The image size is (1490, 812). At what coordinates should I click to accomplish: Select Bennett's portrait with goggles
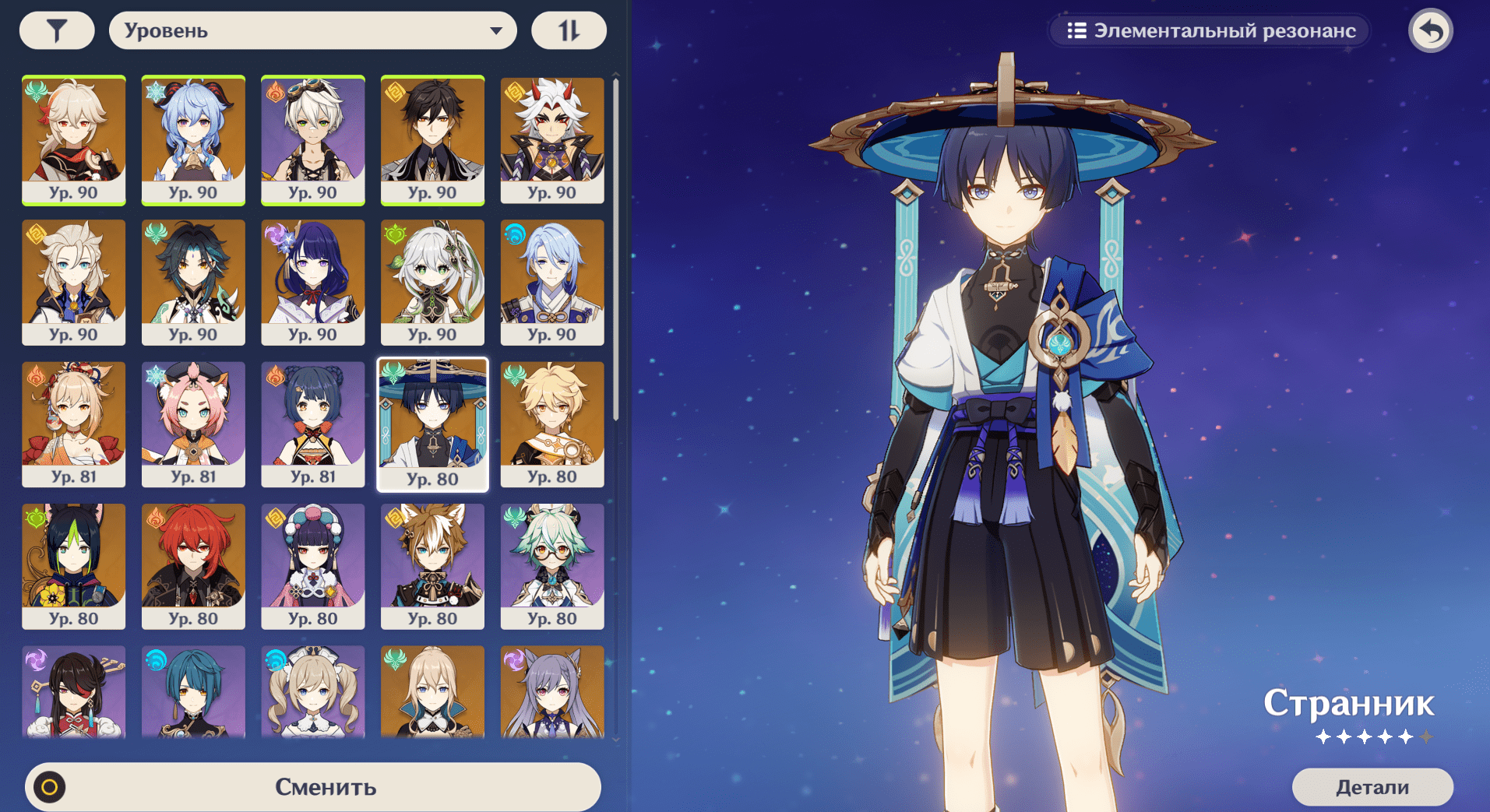click(313, 140)
